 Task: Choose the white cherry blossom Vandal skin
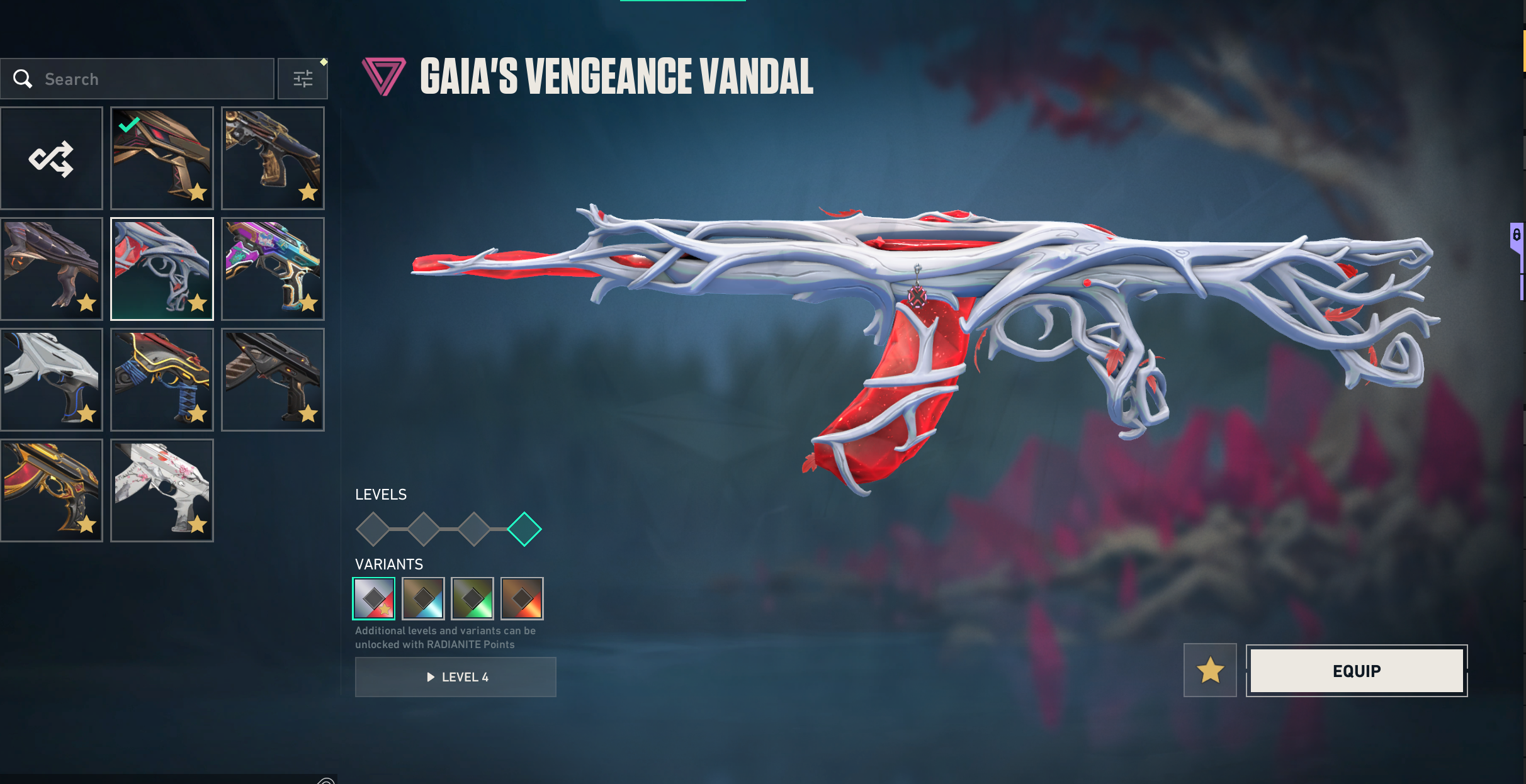coord(162,490)
